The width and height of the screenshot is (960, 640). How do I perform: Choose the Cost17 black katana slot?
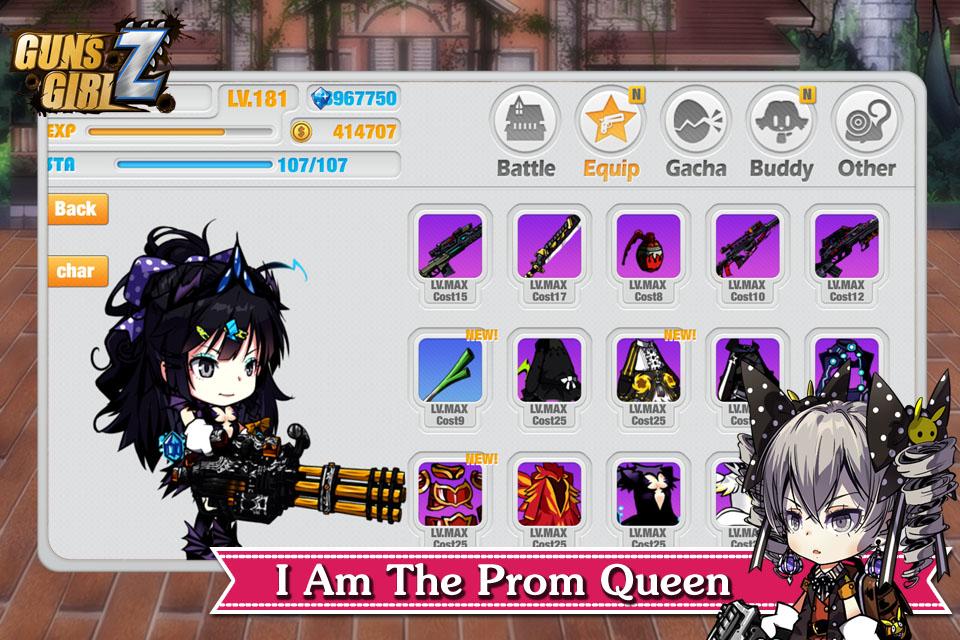point(549,256)
